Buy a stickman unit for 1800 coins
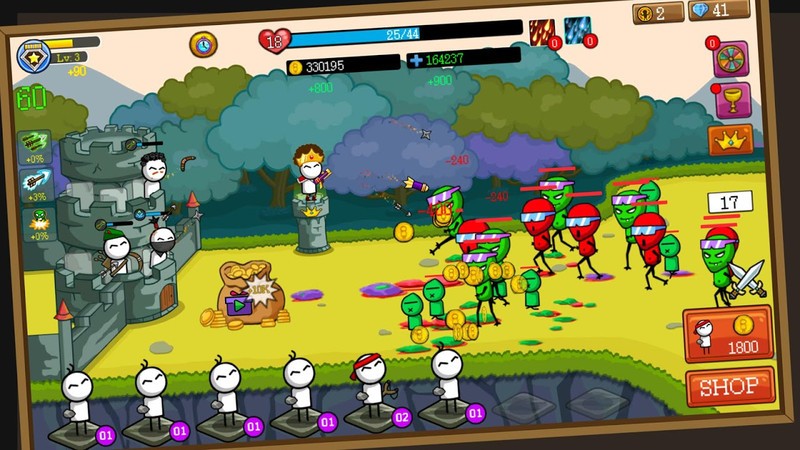The image size is (800, 450). pyautogui.click(x=727, y=334)
